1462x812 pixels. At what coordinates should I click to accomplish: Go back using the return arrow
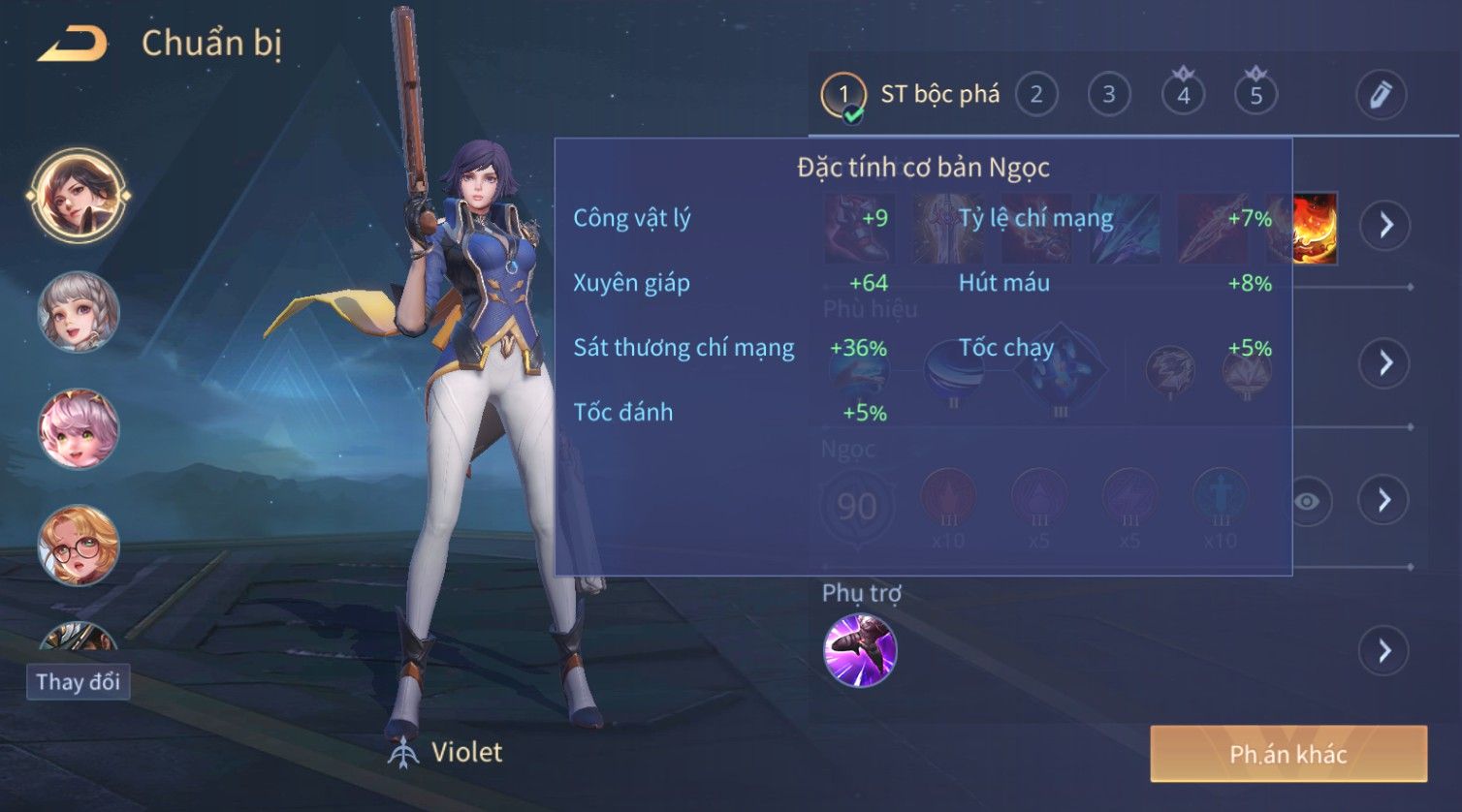click(x=73, y=44)
